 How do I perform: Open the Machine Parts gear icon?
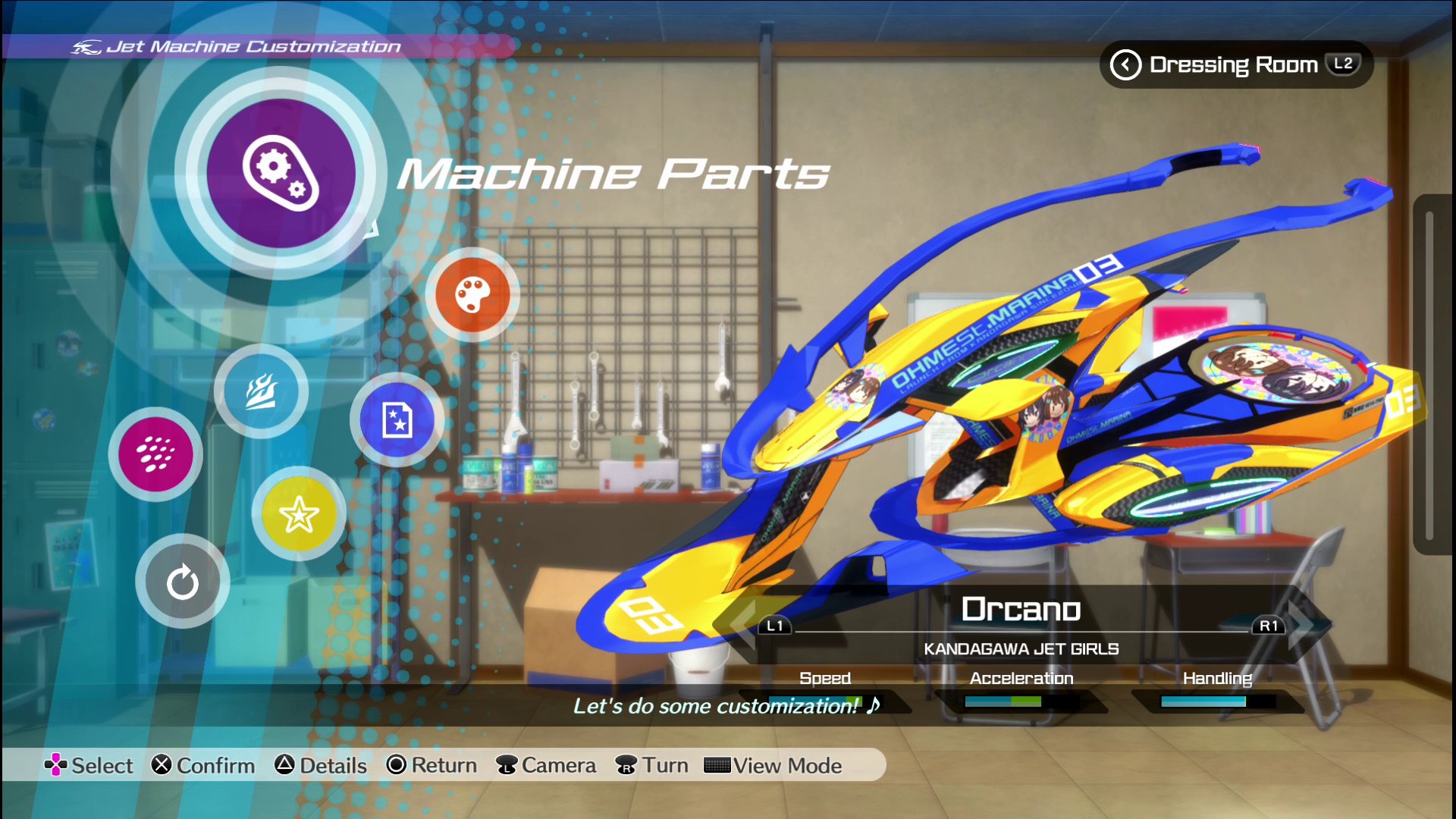click(x=281, y=173)
